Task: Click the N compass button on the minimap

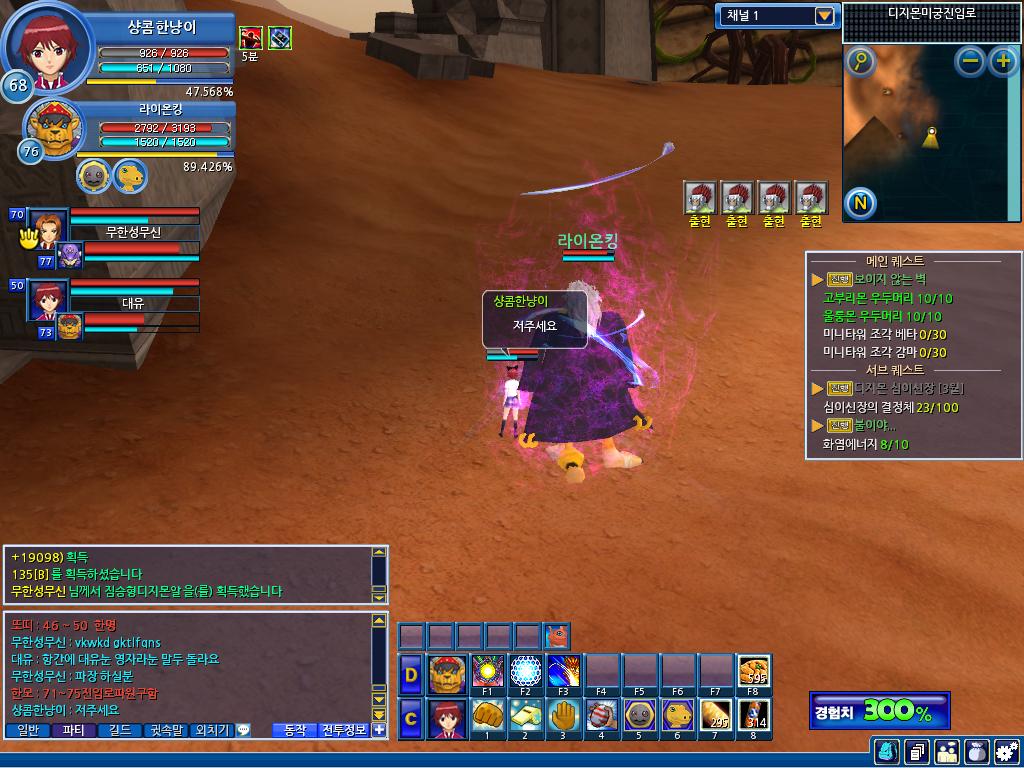Action: [860, 204]
